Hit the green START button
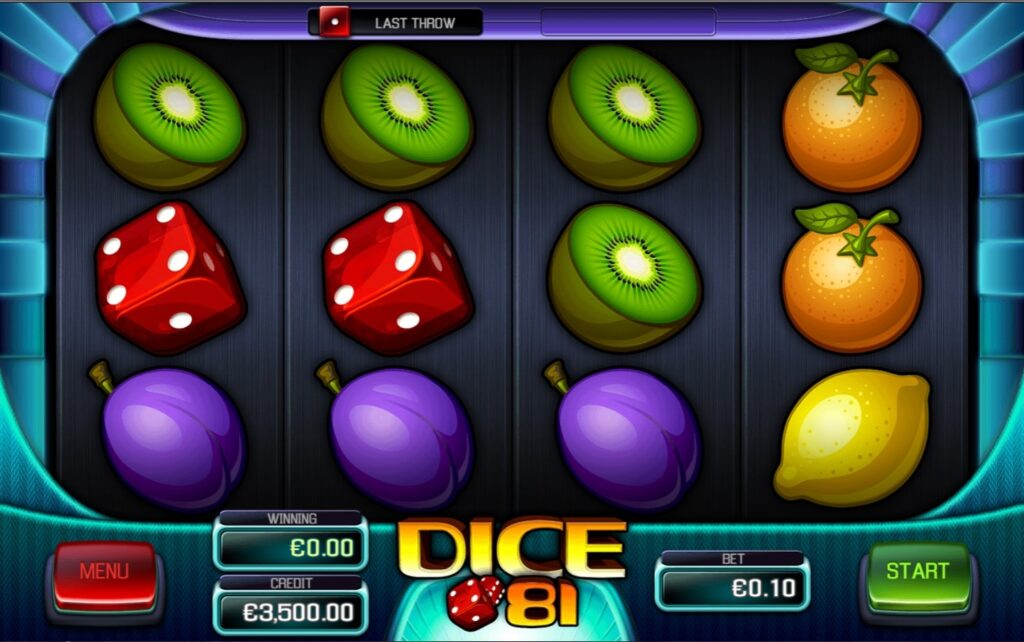1024x642 pixels. pyautogui.click(x=917, y=573)
